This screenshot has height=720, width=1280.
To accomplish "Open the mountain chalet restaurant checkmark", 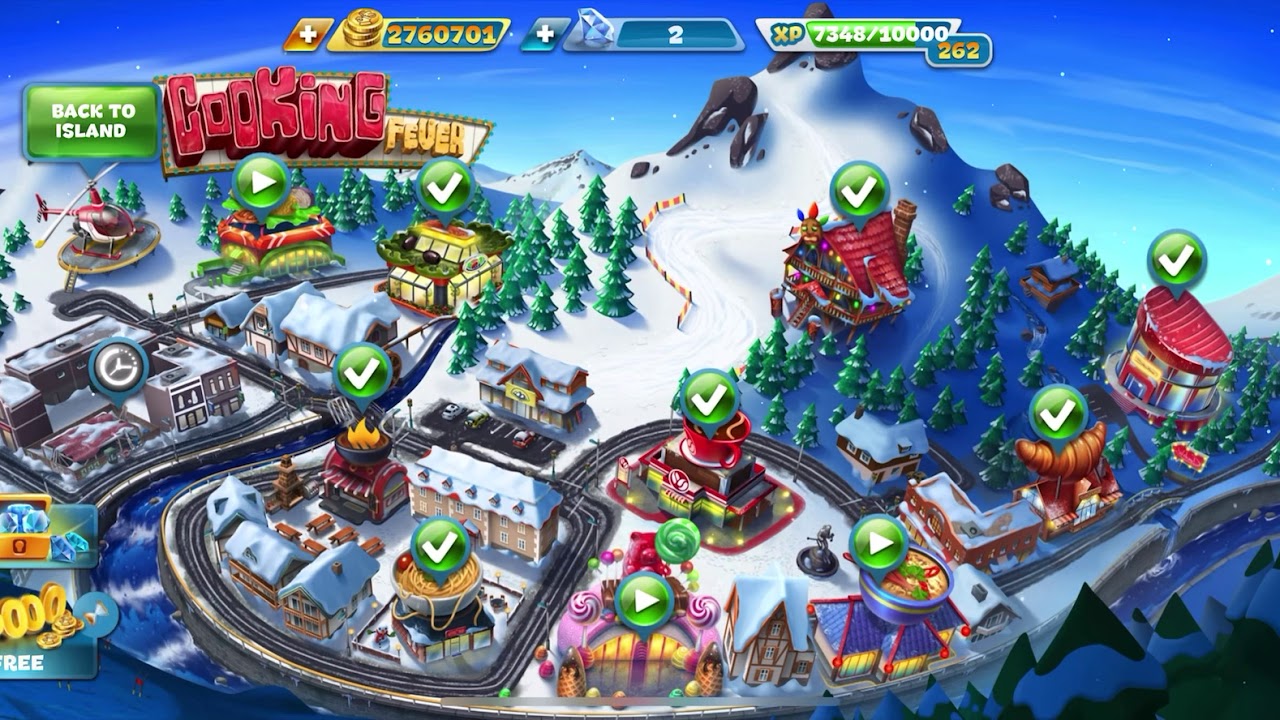I will coord(859,190).
